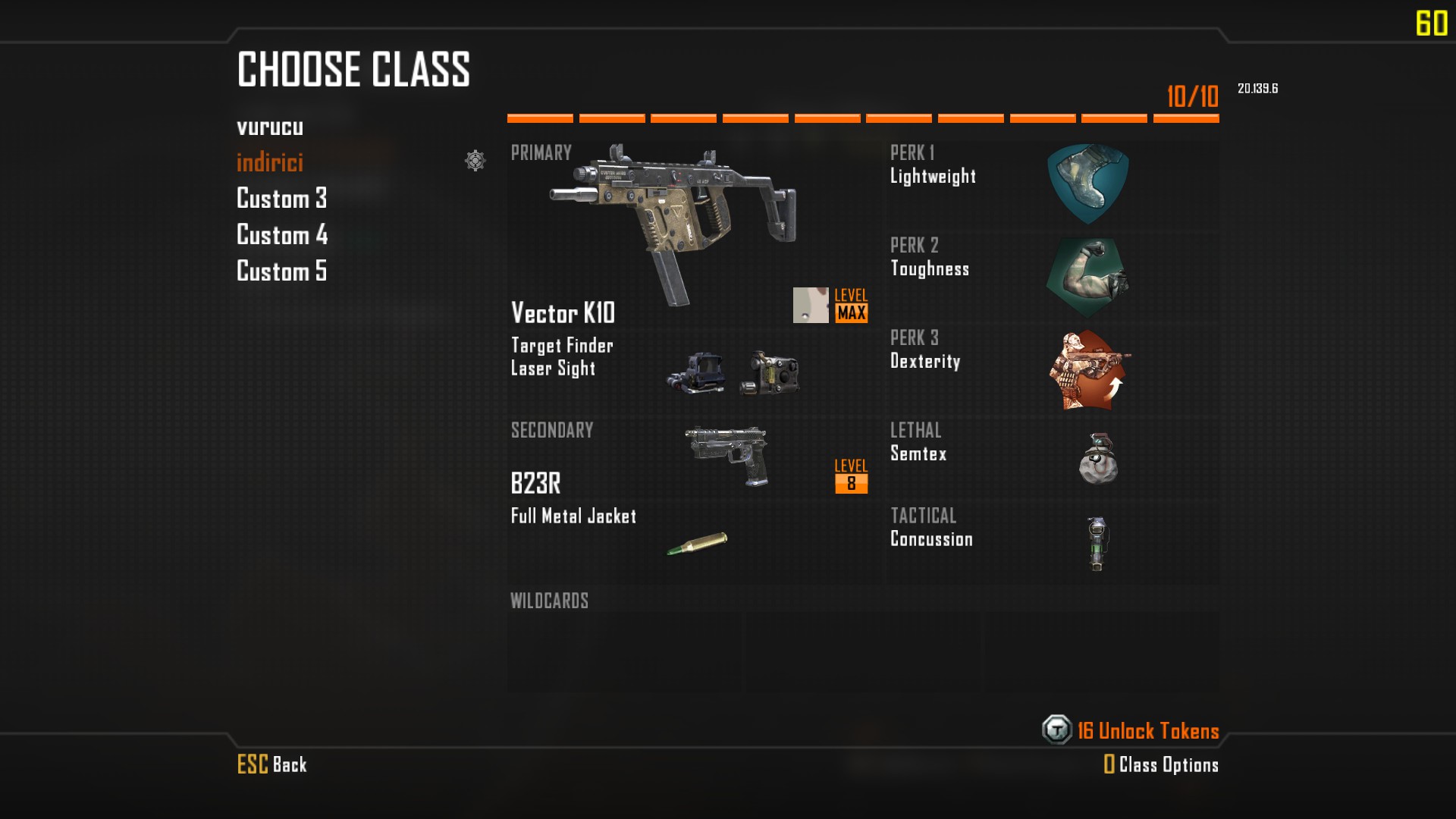Choose the indirici class entry
This screenshot has height=819, width=1456.
[270, 162]
